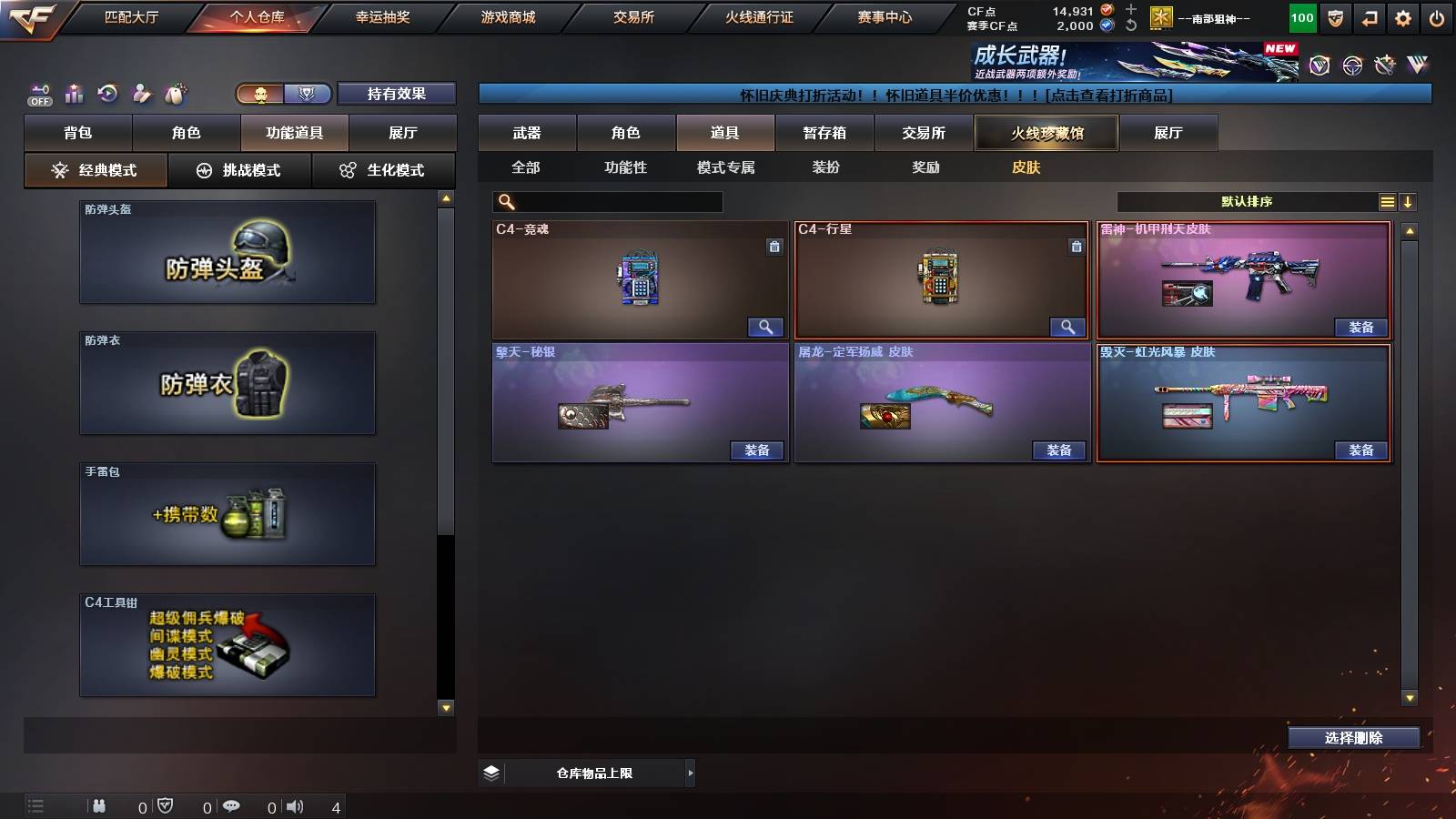Equip 毁灭-虹光风暴 皮肤 with its 装备 button
1456x819 pixels.
1360,449
